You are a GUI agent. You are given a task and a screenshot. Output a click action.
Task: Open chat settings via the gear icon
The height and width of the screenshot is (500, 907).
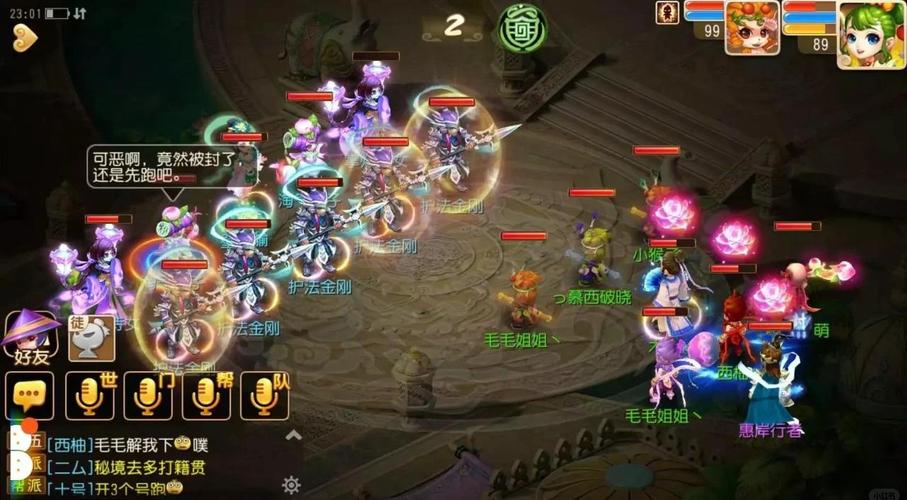(x=291, y=485)
